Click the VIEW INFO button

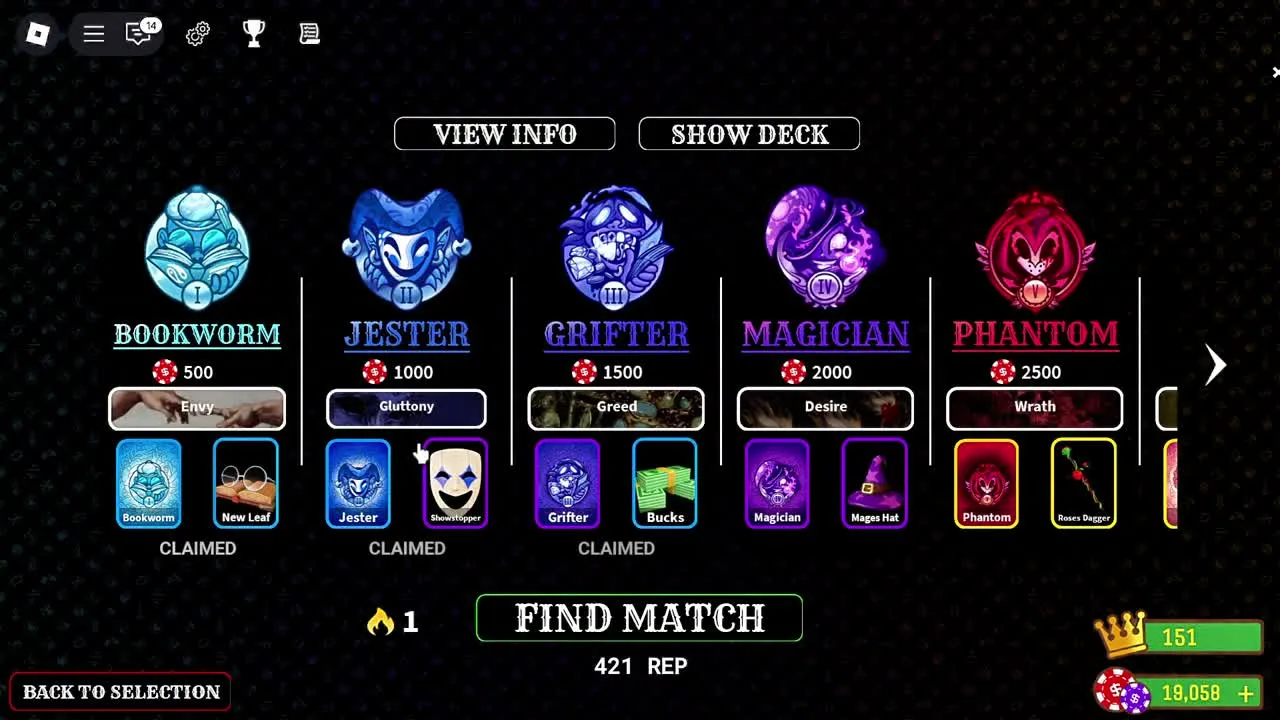coord(504,134)
